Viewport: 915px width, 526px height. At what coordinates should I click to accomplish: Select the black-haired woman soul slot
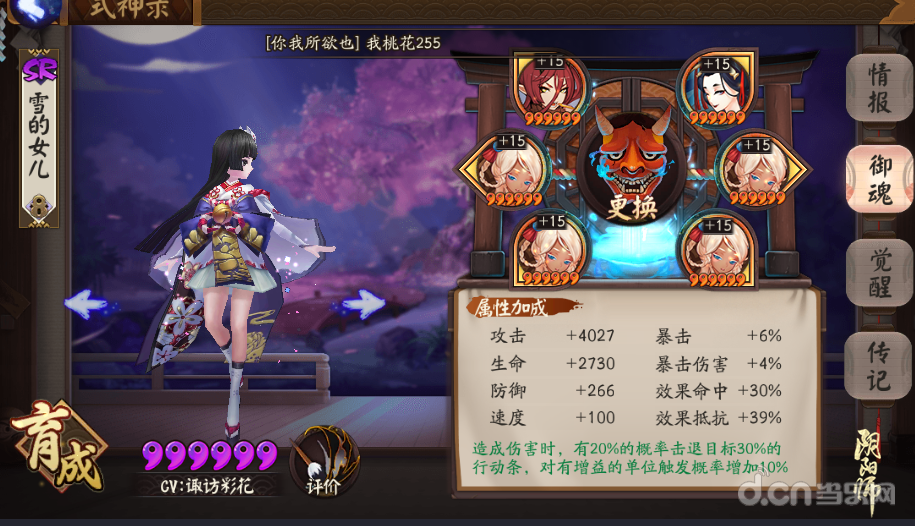pos(715,89)
